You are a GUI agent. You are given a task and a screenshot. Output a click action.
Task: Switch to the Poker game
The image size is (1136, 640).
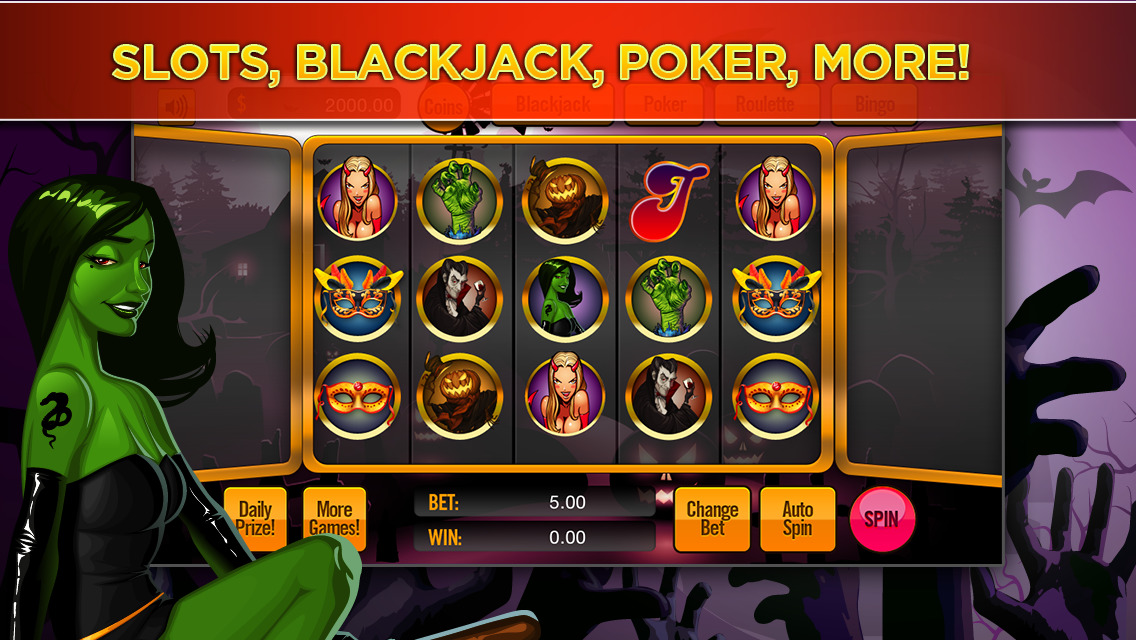(x=665, y=104)
